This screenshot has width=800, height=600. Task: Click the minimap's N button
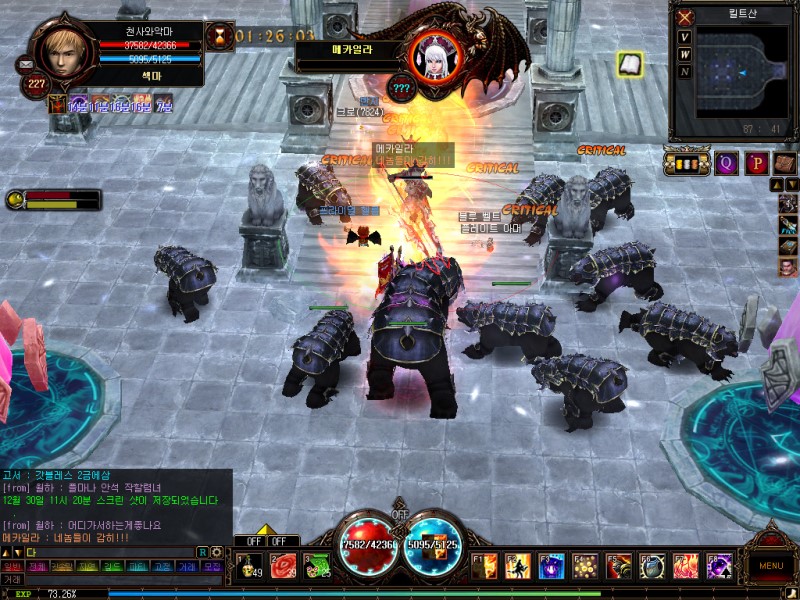(x=685, y=72)
